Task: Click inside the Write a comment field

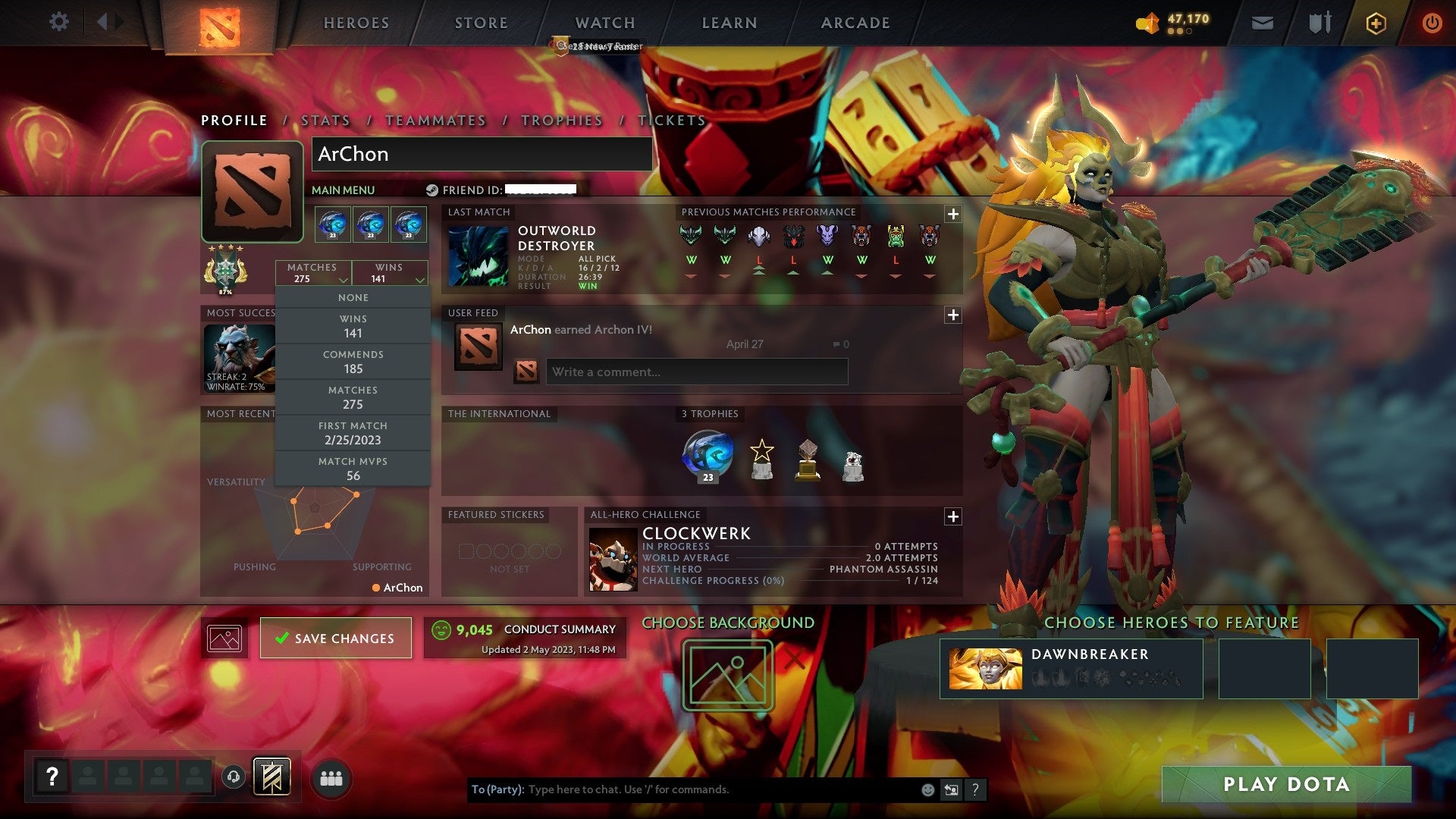Action: point(696,372)
